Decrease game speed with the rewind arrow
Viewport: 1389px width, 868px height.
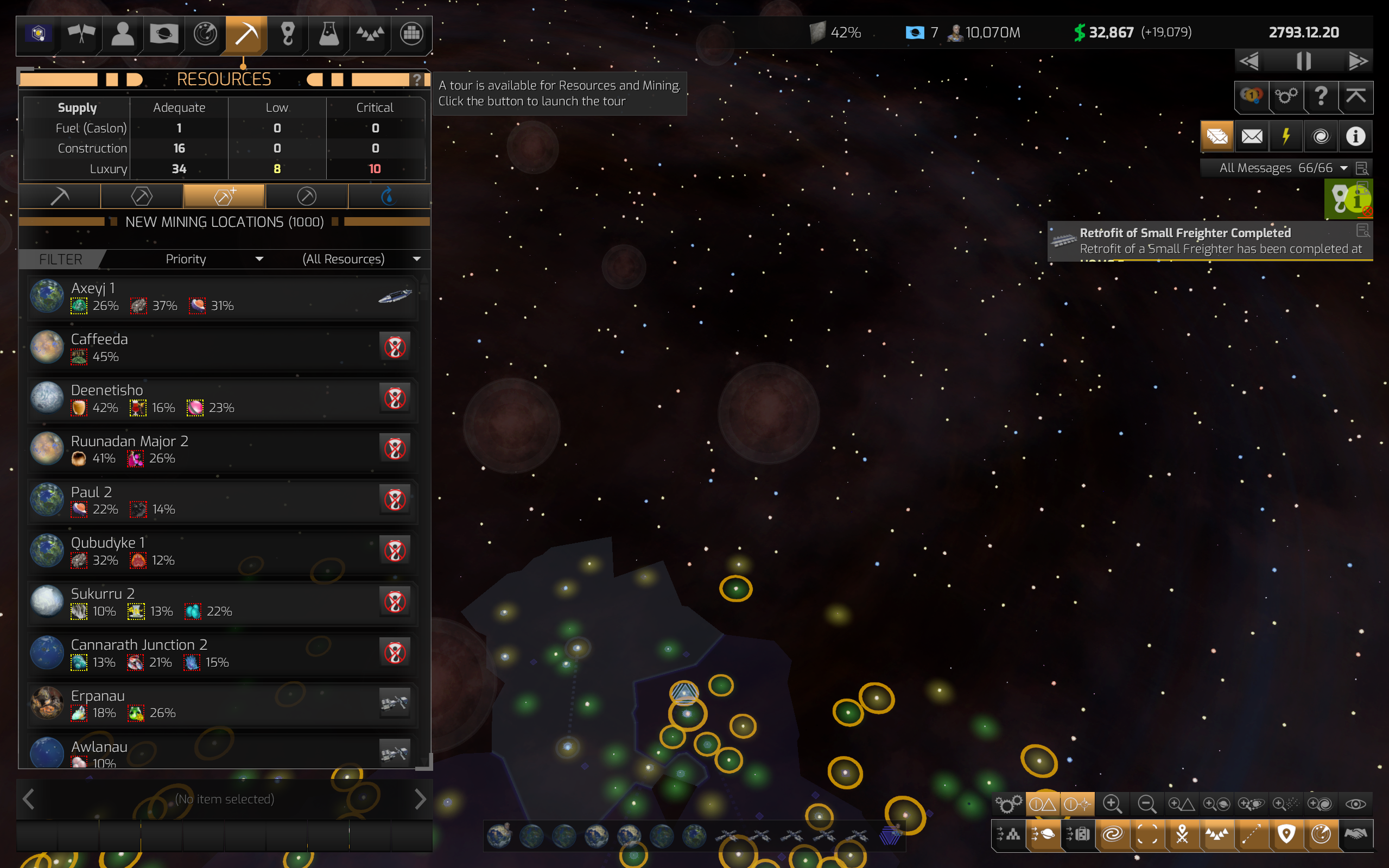click(x=1249, y=61)
